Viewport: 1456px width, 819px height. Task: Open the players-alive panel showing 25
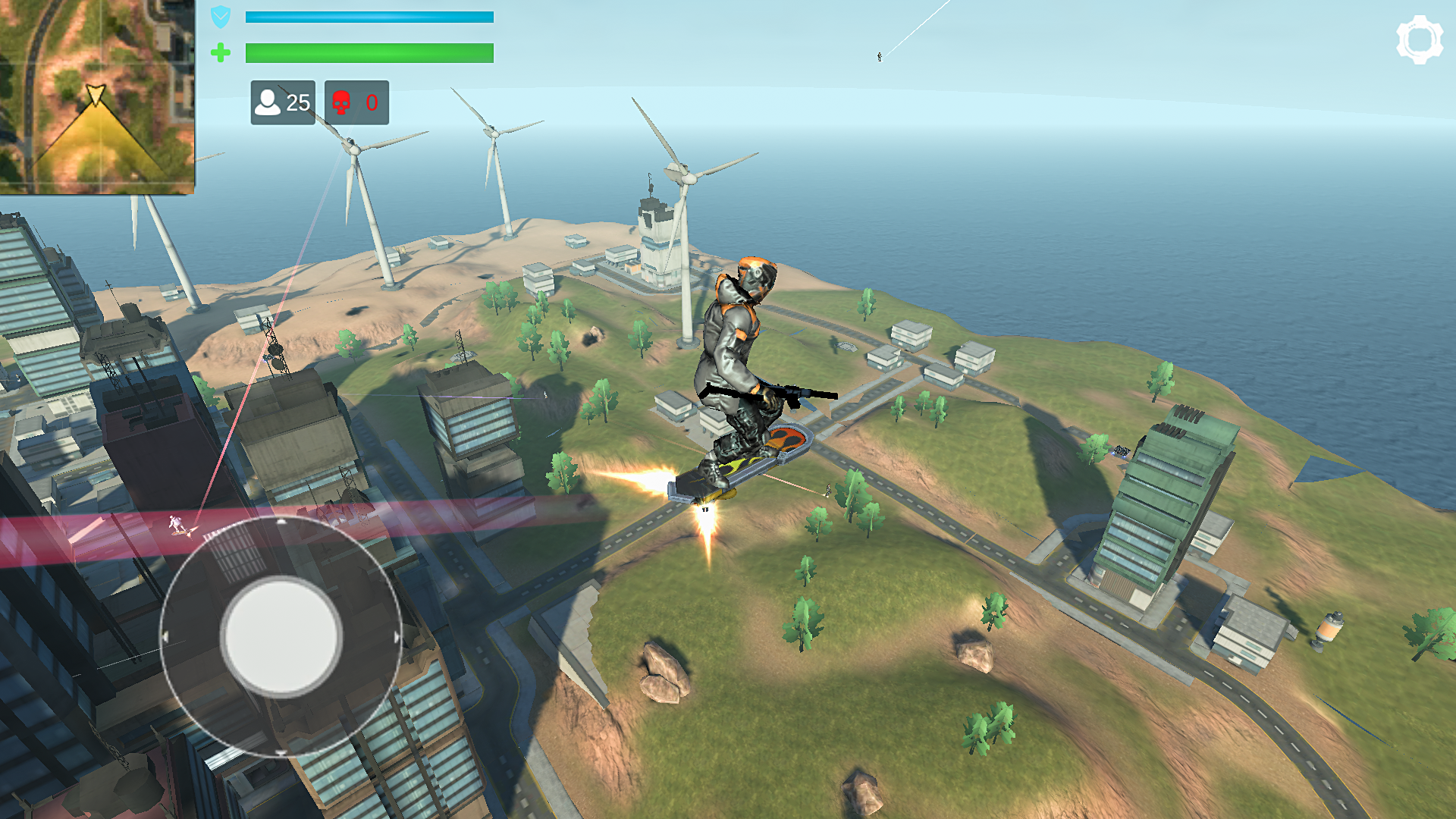281,102
